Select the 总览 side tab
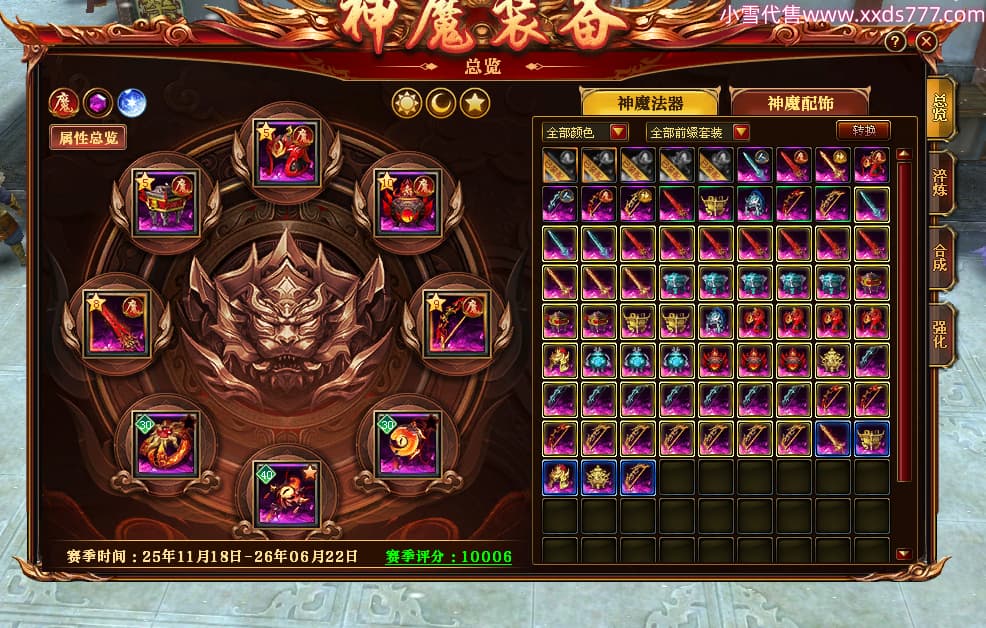Image resolution: width=986 pixels, height=628 pixels. click(941, 108)
